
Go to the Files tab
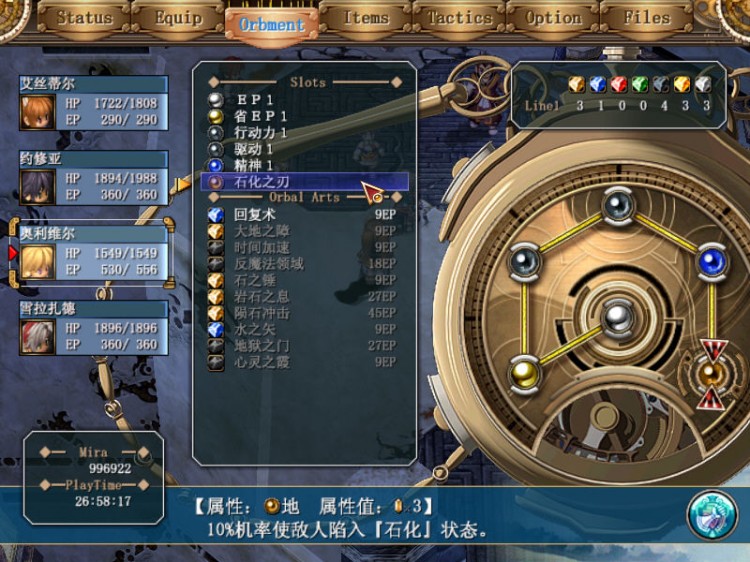646,18
